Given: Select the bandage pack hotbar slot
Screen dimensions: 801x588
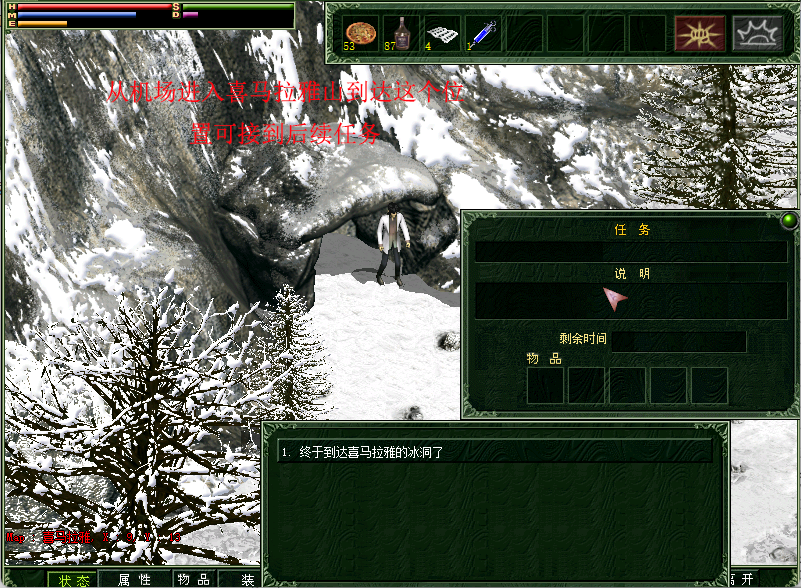Looking at the screenshot, I should [x=442, y=32].
